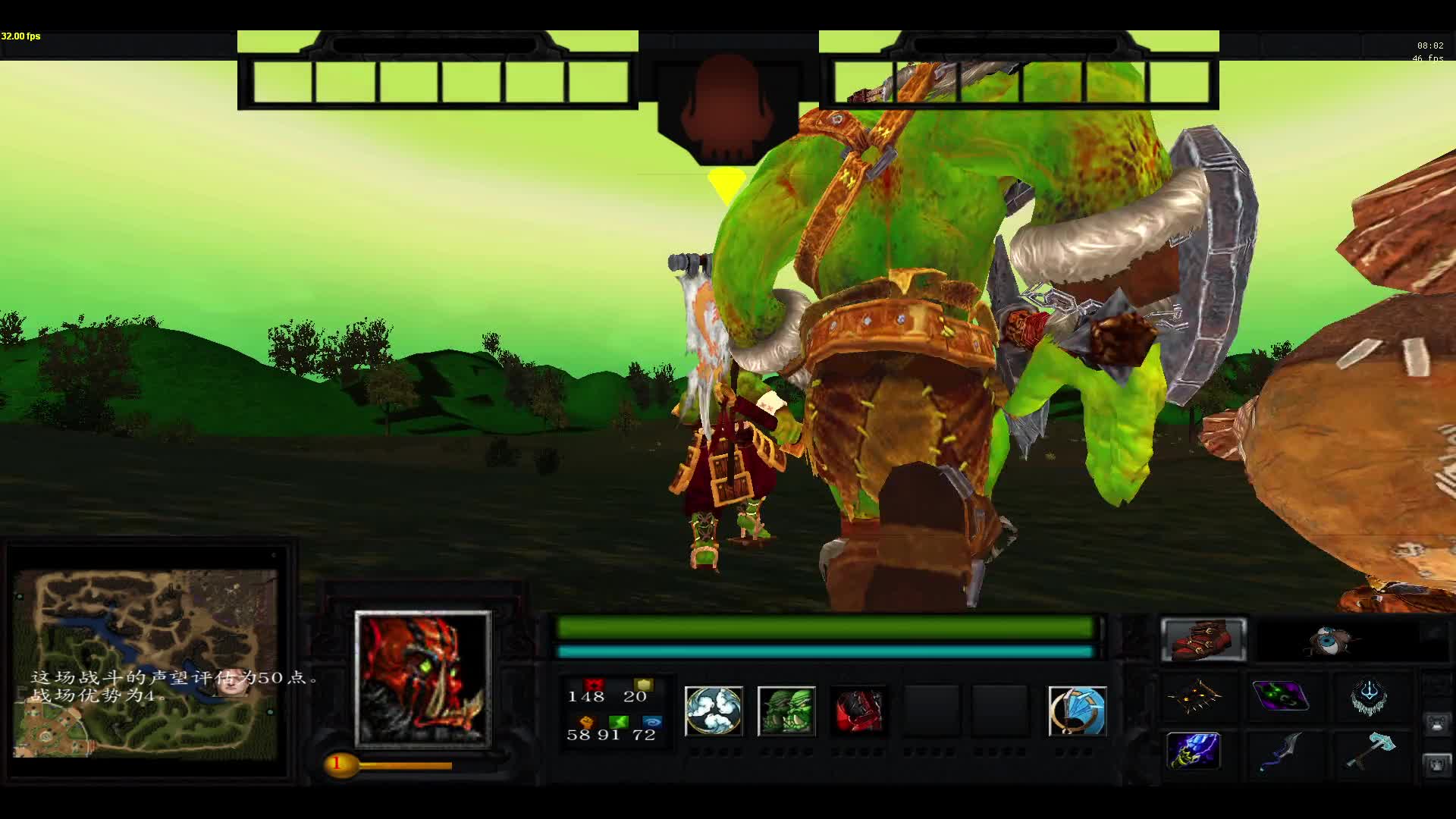Activate the twin orc images ability
The image size is (1456, 819).
click(786, 711)
